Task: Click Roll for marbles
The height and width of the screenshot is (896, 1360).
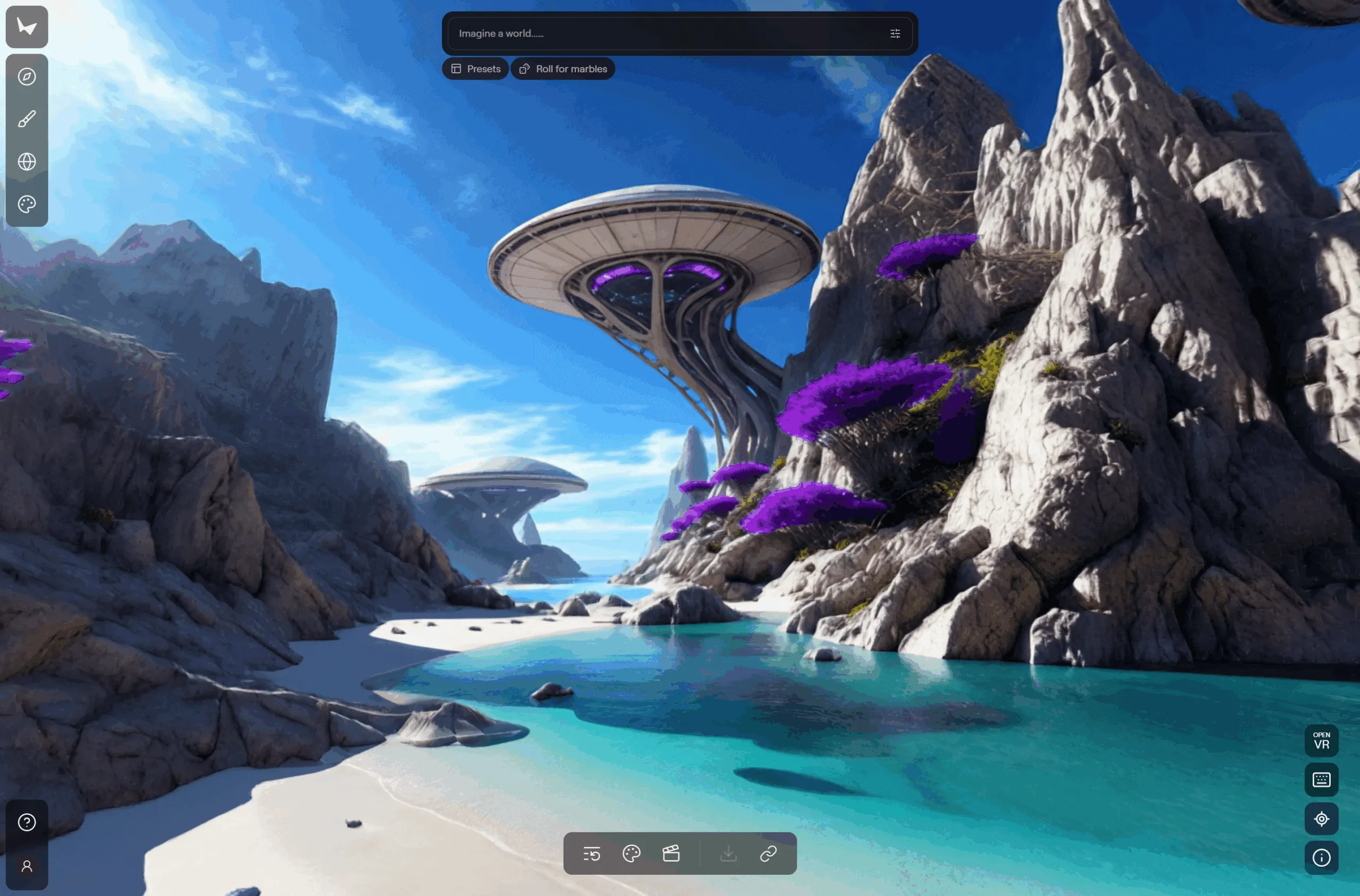Action: (x=563, y=69)
